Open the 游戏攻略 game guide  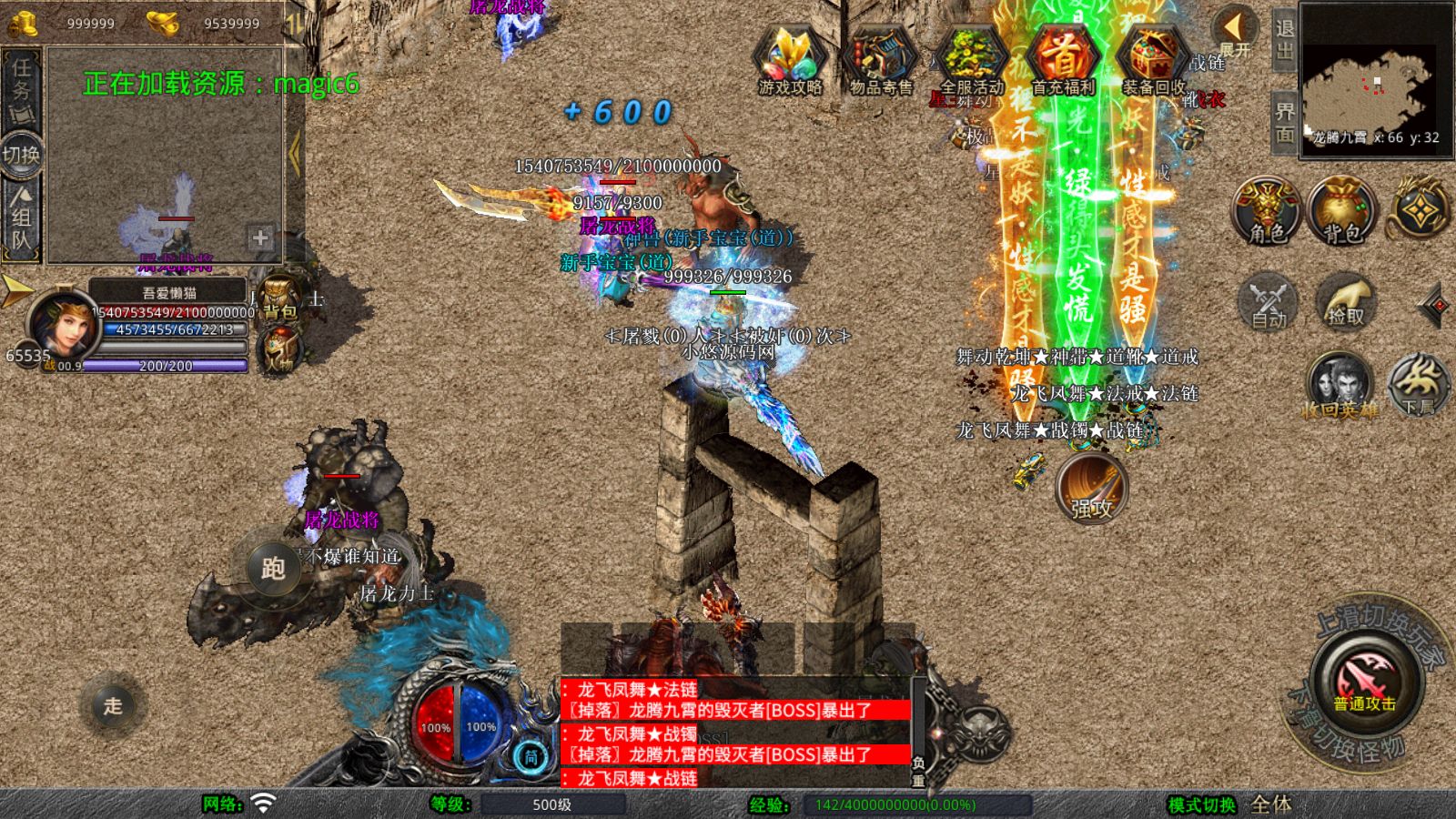[x=790, y=60]
